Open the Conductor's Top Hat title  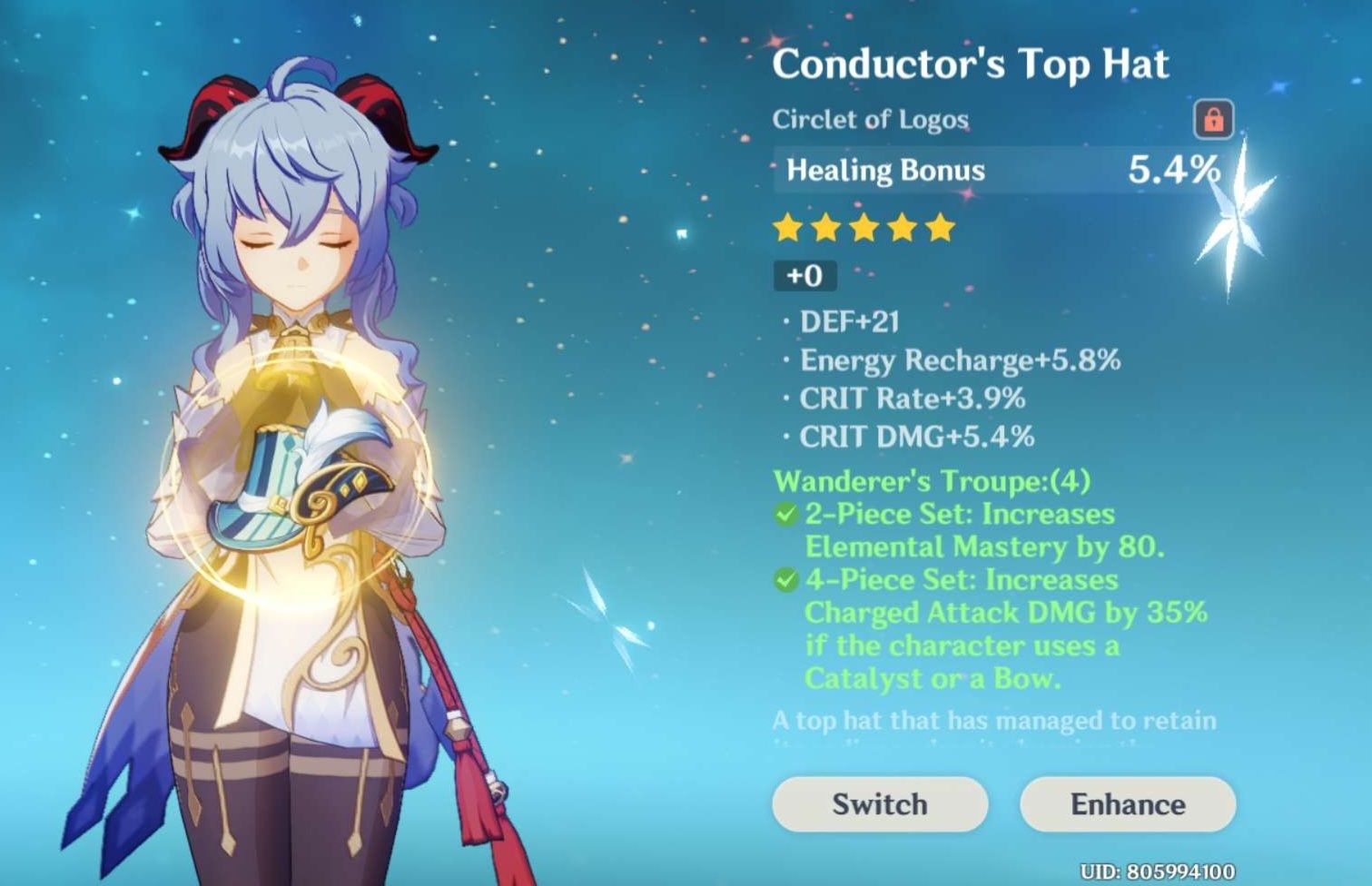(971, 63)
